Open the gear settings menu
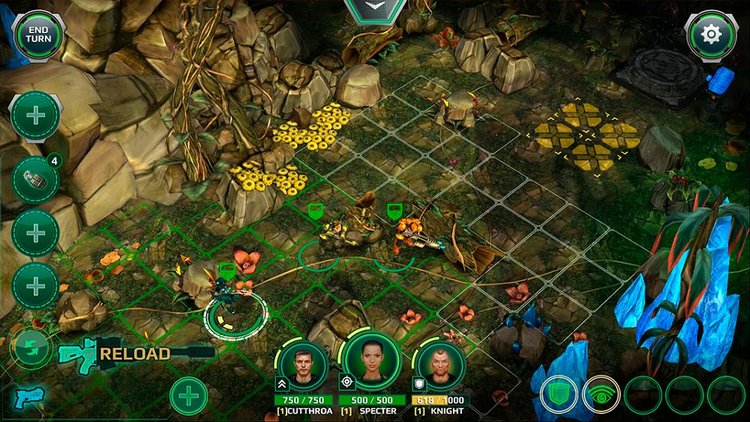Viewport: 750px width, 422px height. point(711,35)
